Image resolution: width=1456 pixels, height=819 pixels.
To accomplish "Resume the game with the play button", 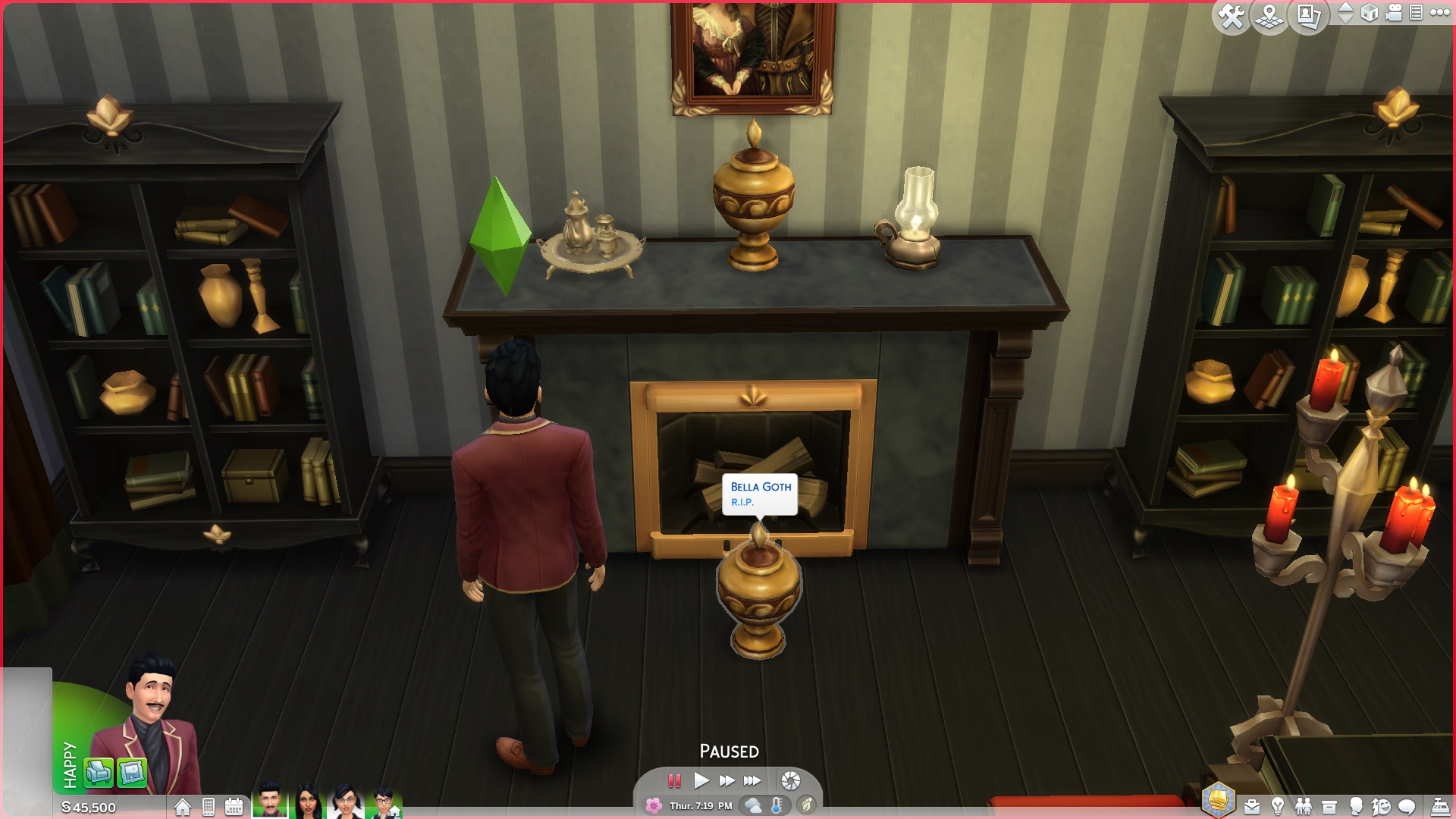I will tap(701, 780).
